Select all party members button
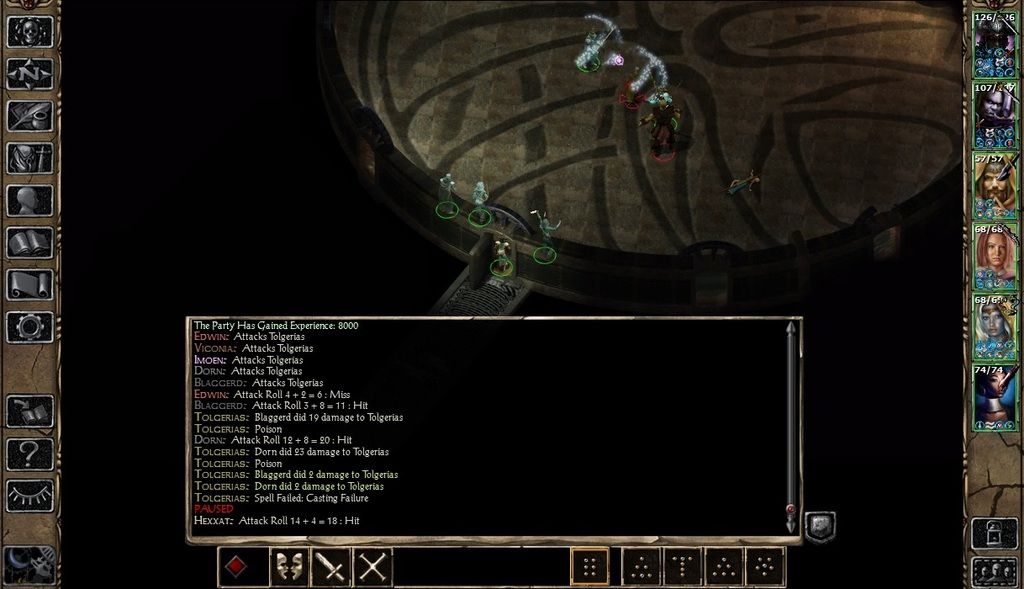The width and height of the screenshot is (1024, 589). 995,572
